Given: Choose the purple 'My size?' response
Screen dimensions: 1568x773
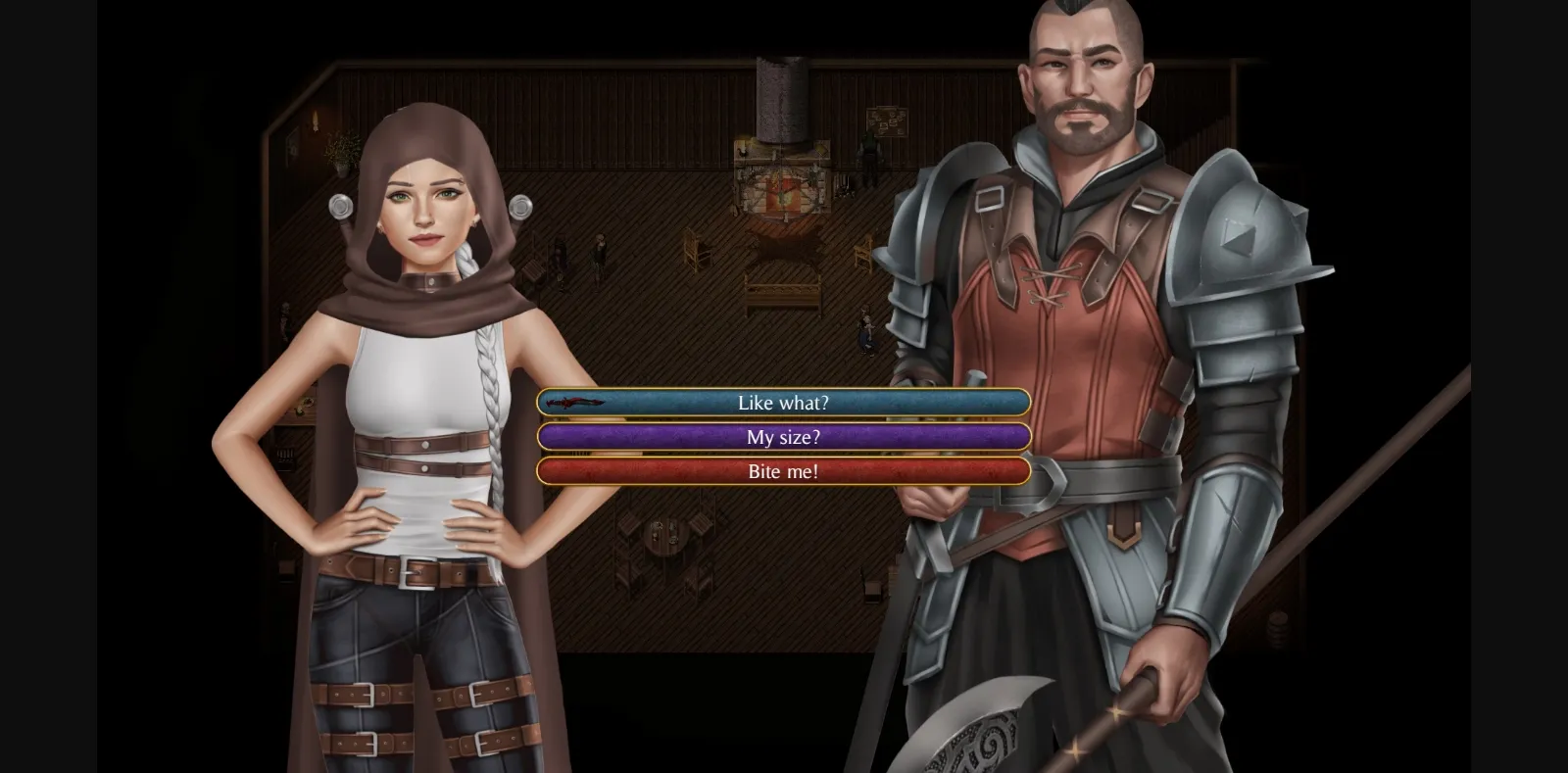Looking at the screenshot, I should (x=782, y=437).
